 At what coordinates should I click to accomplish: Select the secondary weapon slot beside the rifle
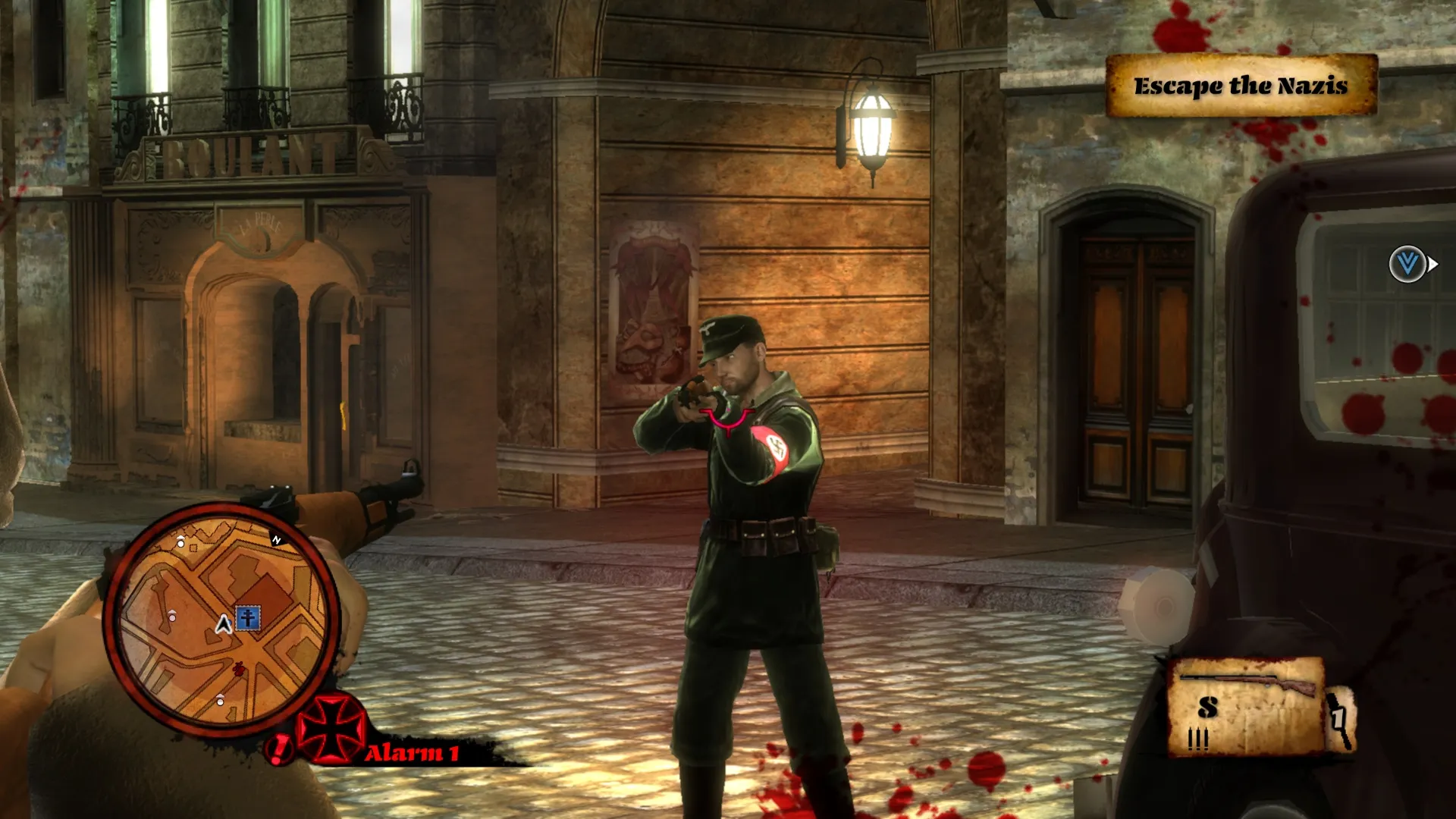pos(1340,718)
